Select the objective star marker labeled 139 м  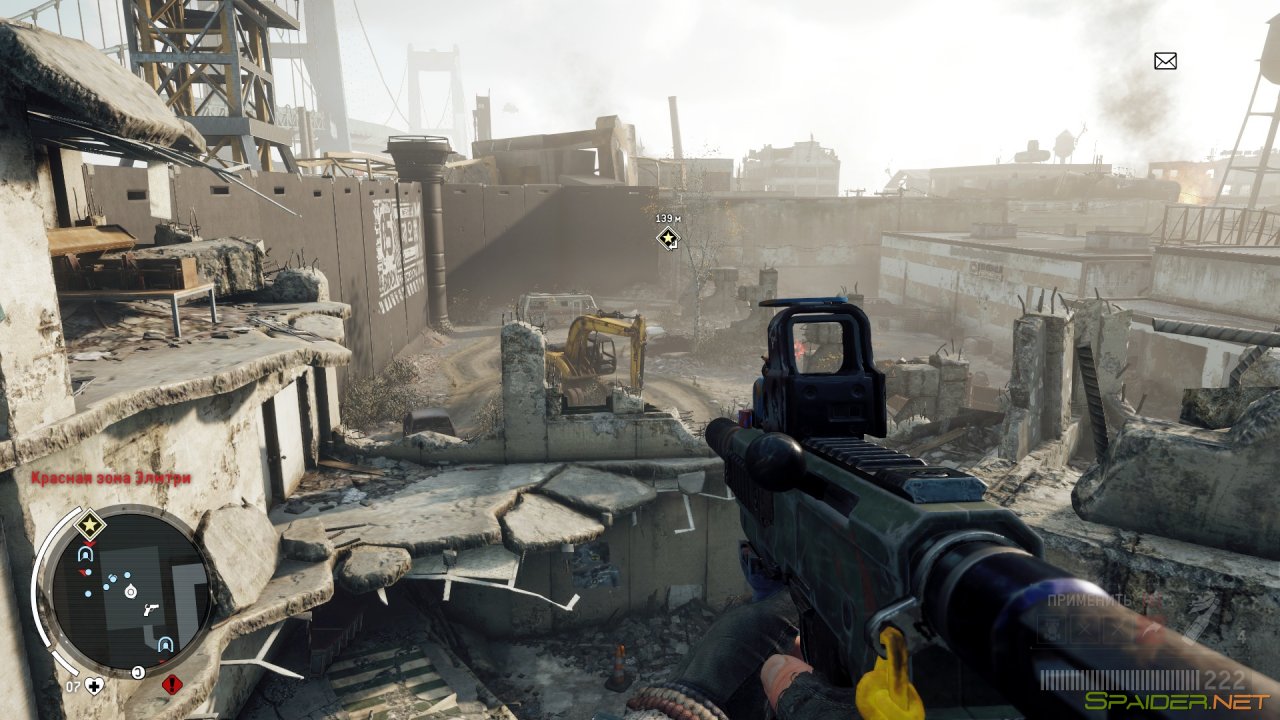666,238
